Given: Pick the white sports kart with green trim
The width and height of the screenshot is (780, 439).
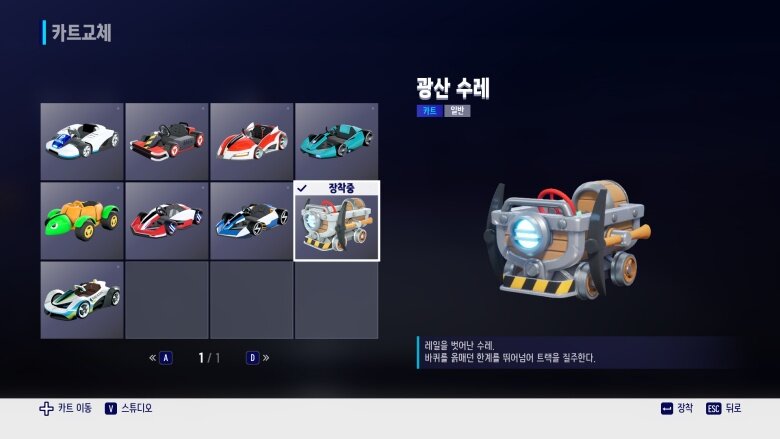Looking at the screenshot, I should coord(82,299).
